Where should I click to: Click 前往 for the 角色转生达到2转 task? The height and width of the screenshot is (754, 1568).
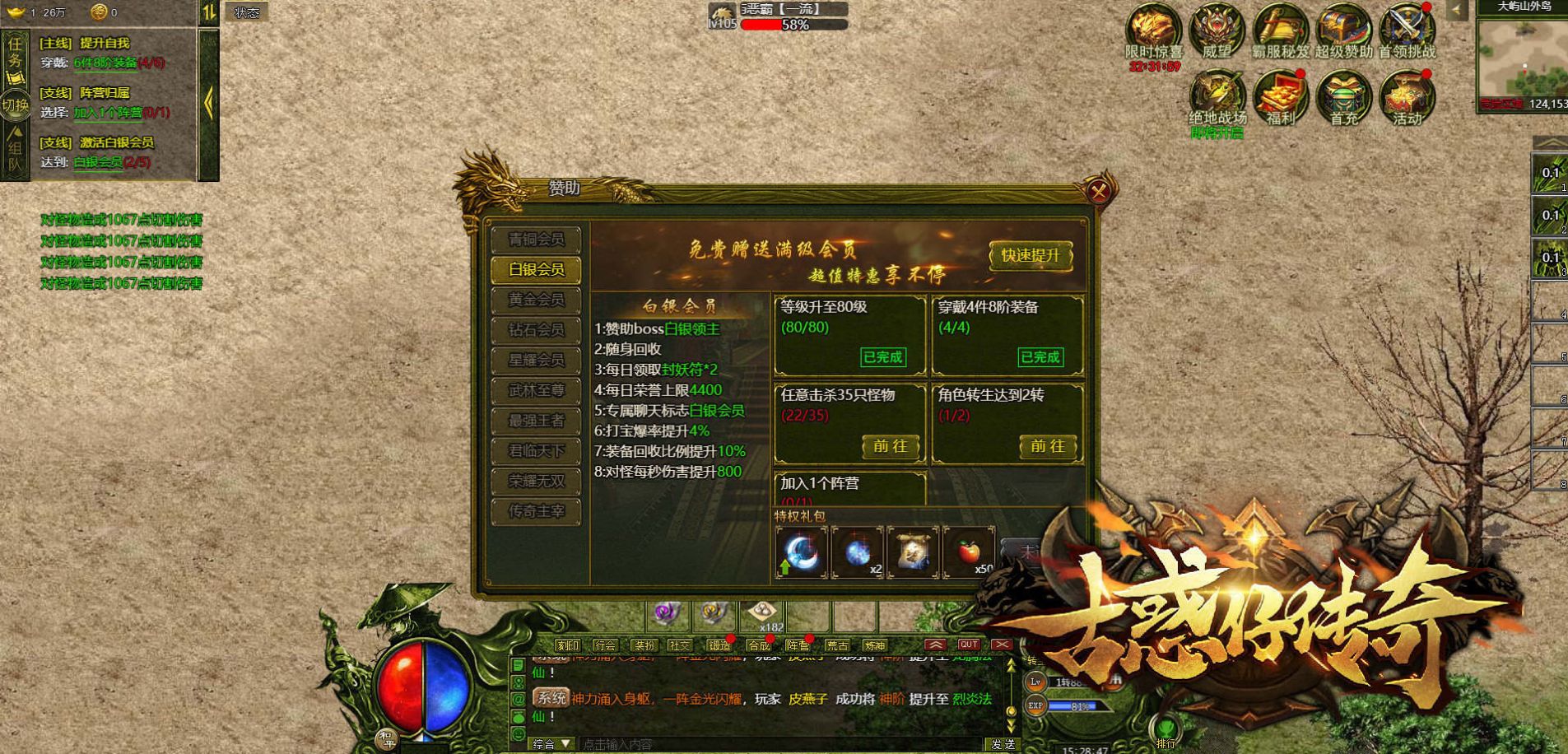click(1047, 446)
